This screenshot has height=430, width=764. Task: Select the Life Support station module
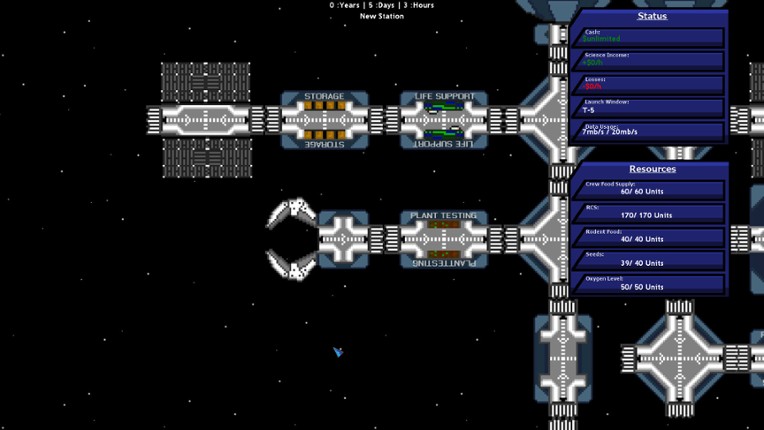[444, 120]
